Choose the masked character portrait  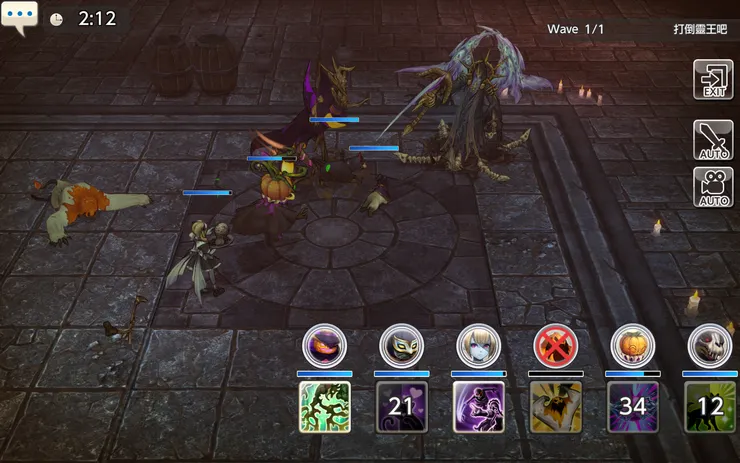(x=402, y=346)
